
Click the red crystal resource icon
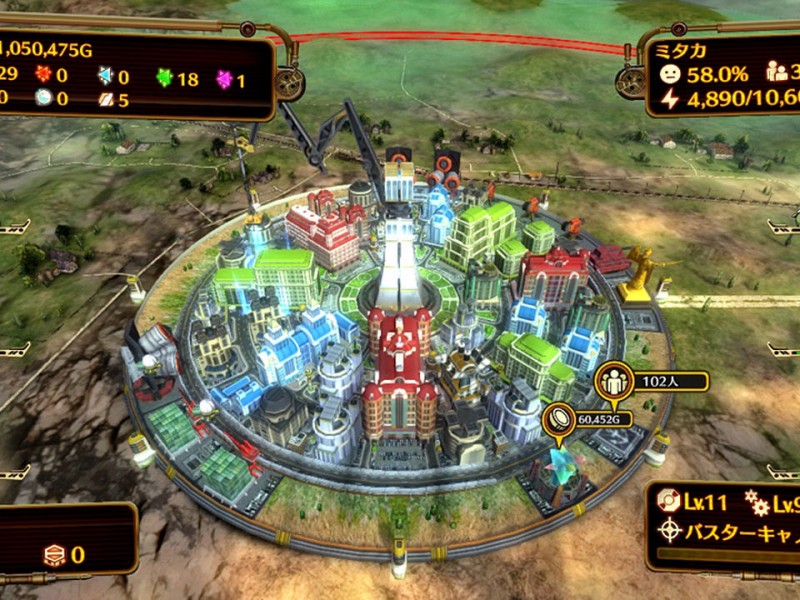click(x=42, y=78)
